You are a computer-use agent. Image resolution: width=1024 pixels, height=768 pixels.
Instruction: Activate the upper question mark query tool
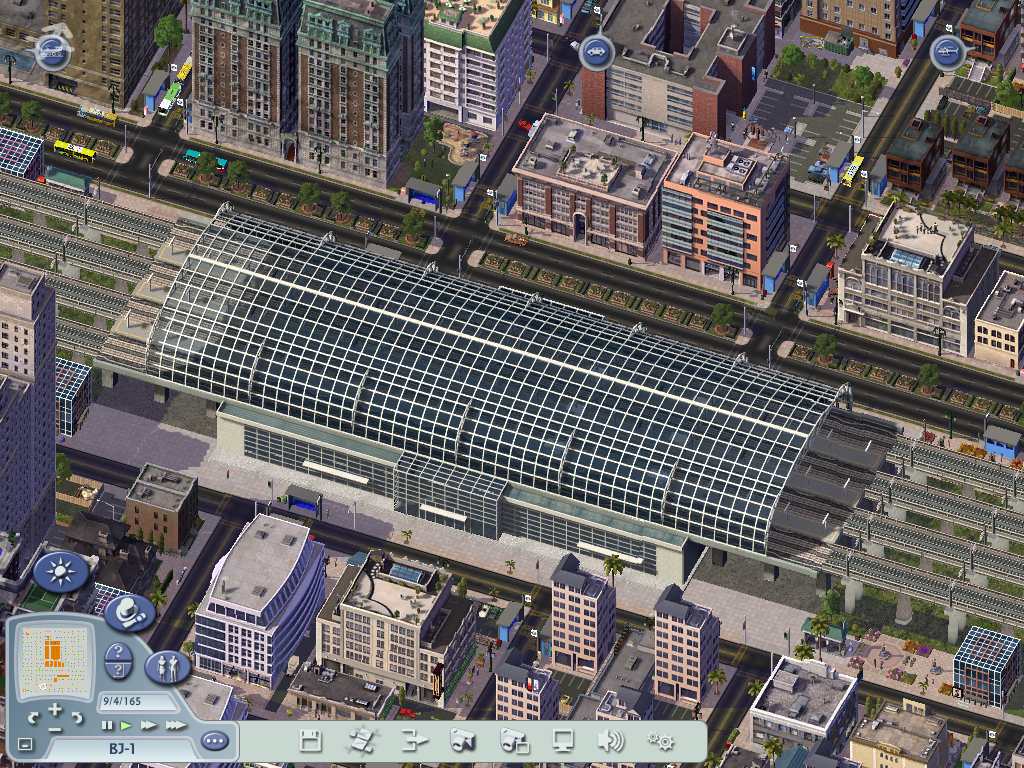[118, 653]
